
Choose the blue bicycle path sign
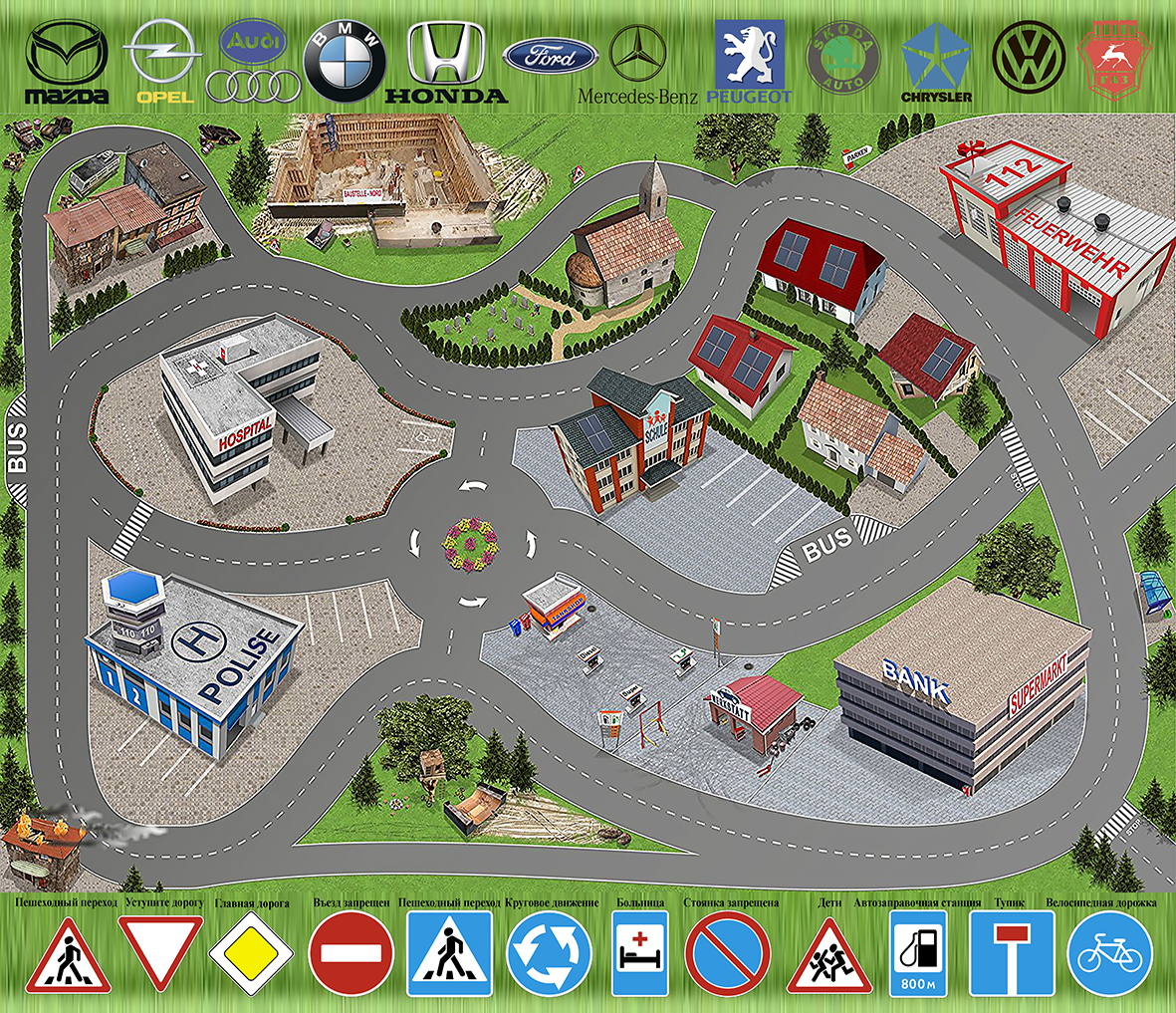pyautogui.click(x=1109, y=954)
